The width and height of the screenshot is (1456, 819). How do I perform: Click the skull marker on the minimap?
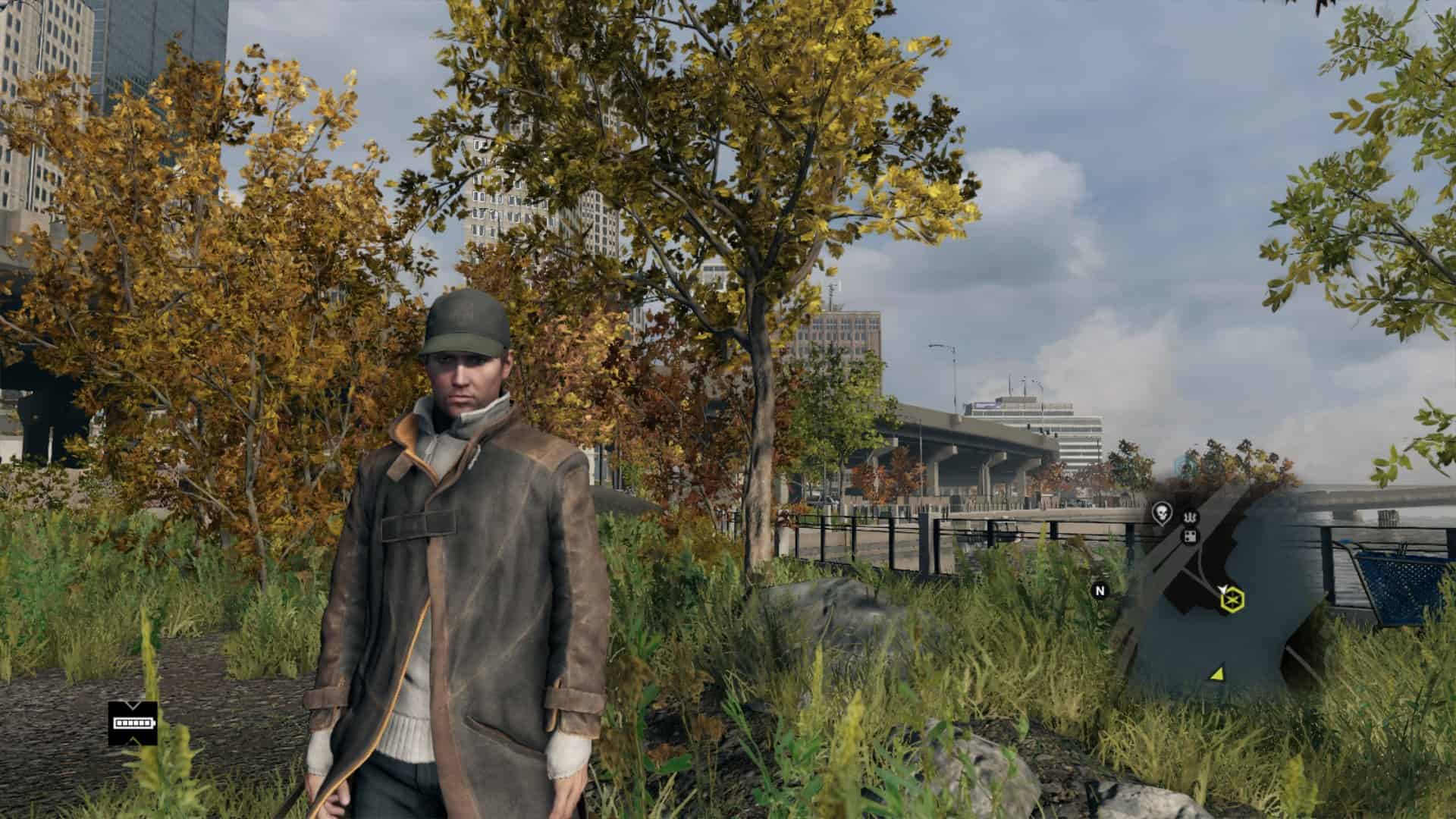point(1161,513)
